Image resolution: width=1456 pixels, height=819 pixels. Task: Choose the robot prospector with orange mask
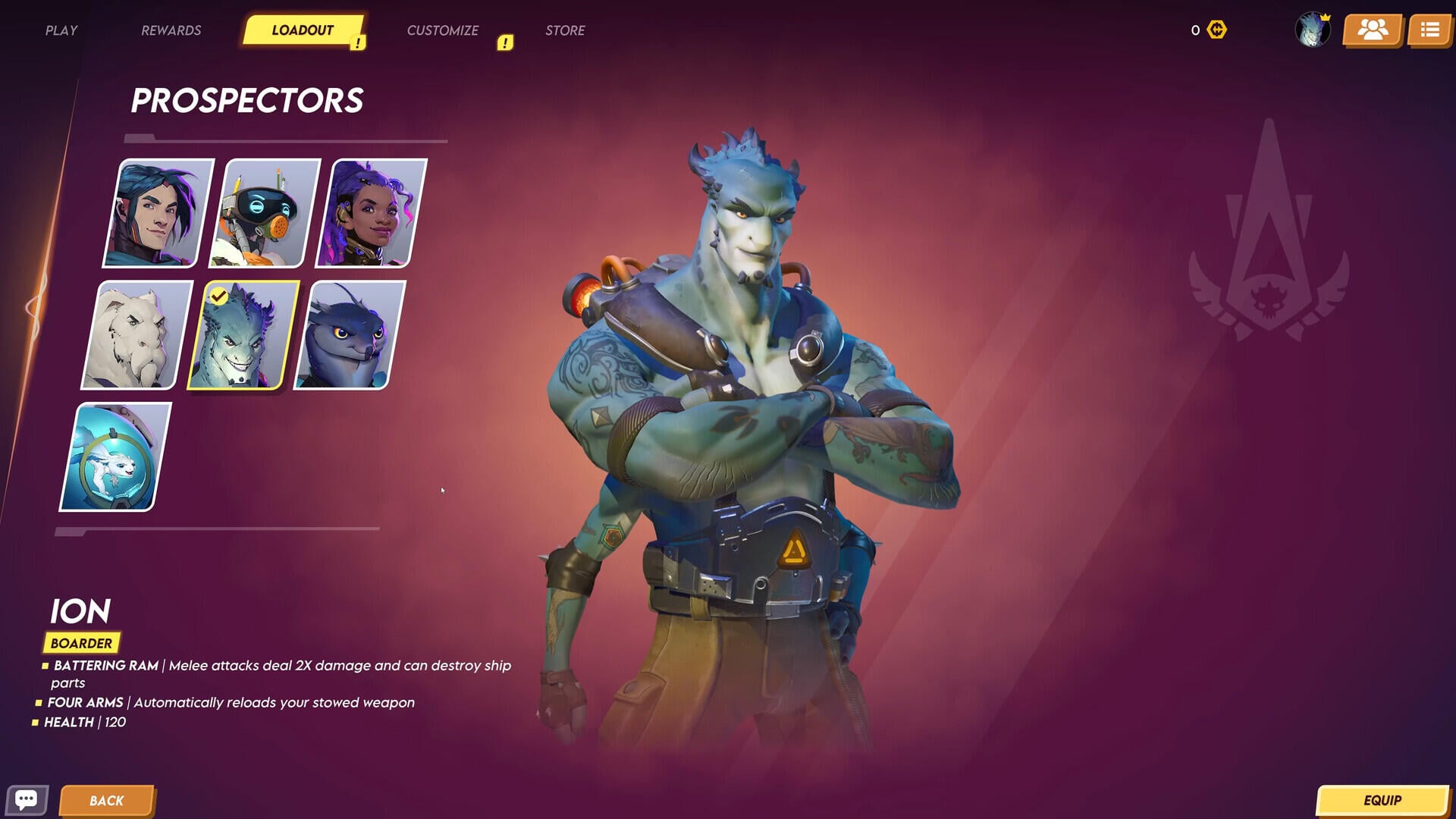click(x=265, y=213)
